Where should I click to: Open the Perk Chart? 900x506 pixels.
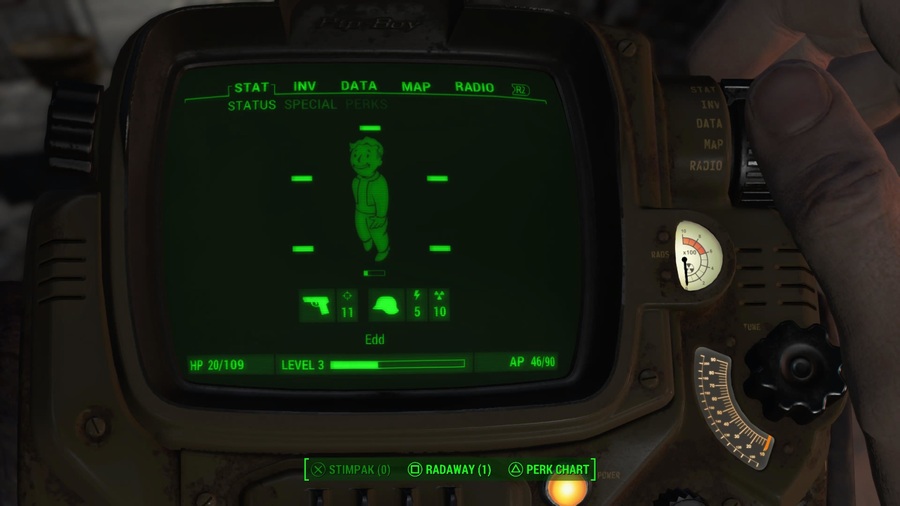point(548,469)
